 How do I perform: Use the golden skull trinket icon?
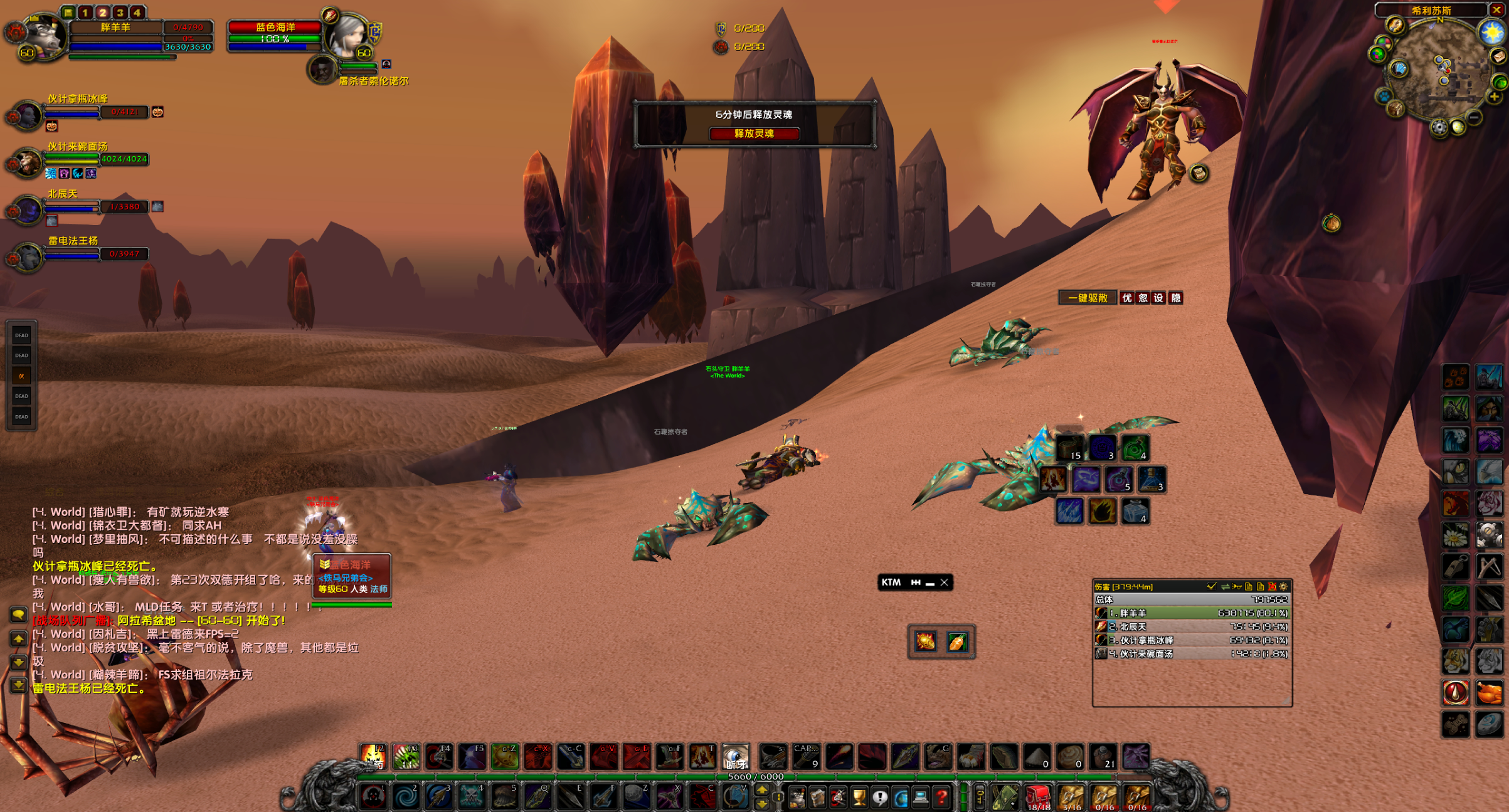[925, 641]
